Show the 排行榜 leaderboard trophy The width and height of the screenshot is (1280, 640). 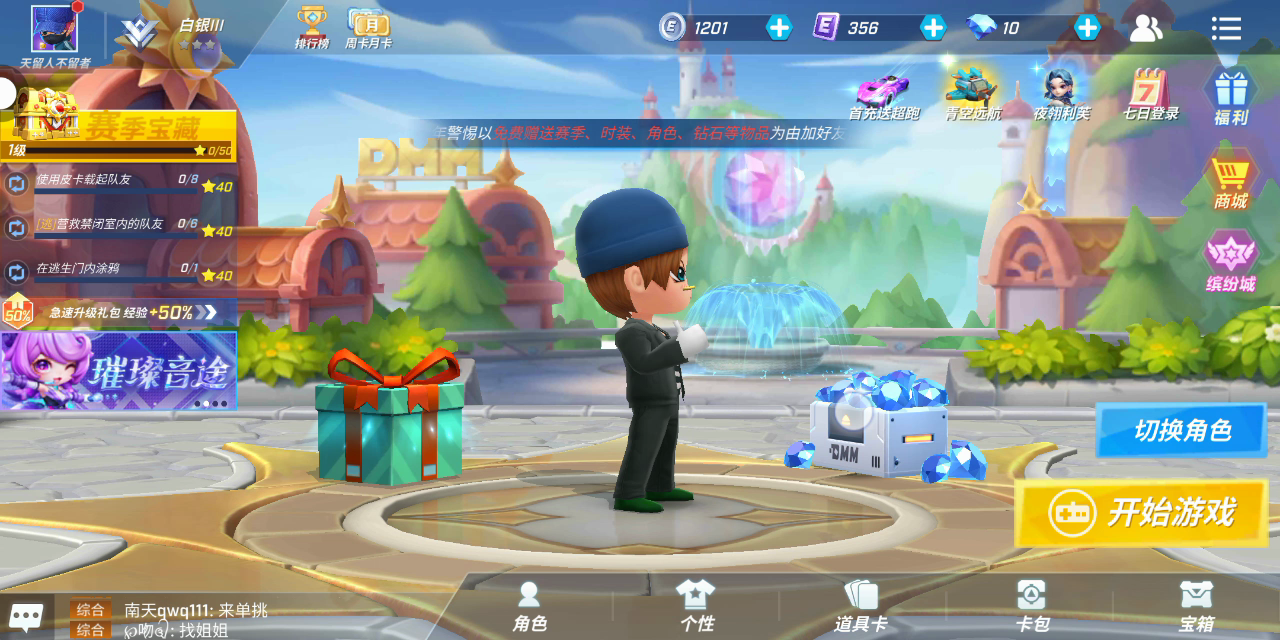coord(312,27)
